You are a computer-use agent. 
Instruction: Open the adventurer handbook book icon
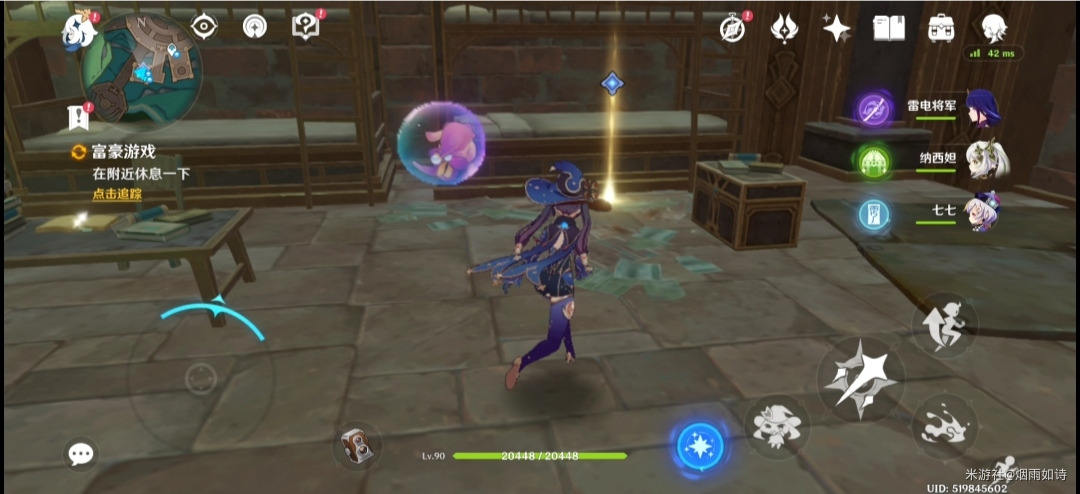888,28
